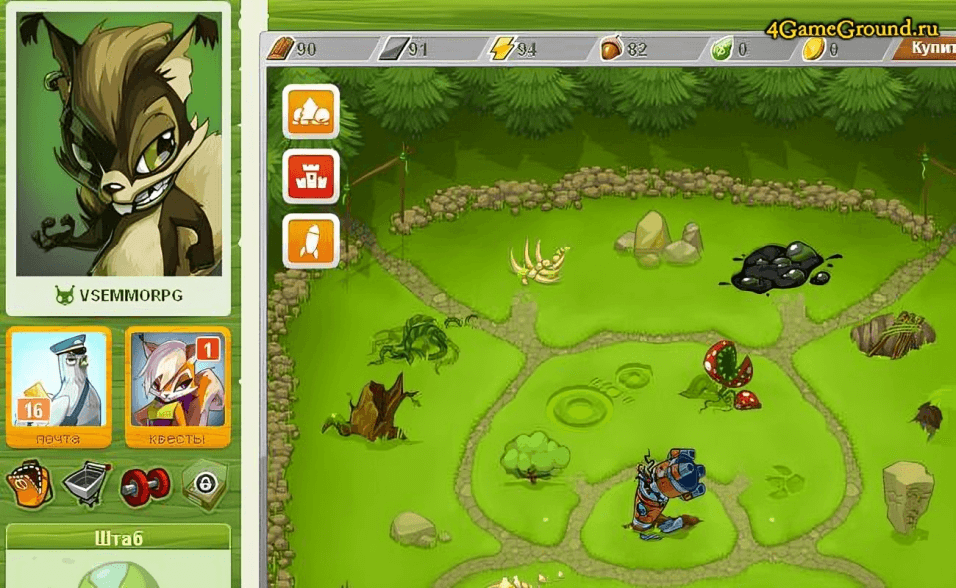Open the orange backpack inventory

click(30, 486)
